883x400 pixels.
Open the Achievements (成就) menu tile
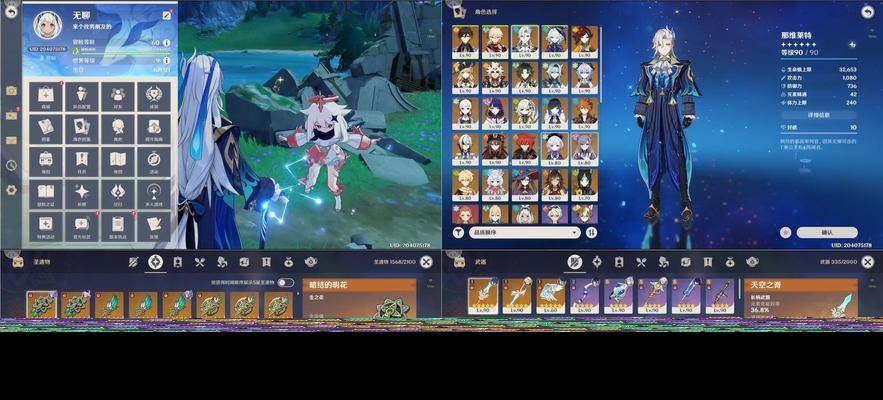click(154, 97)
